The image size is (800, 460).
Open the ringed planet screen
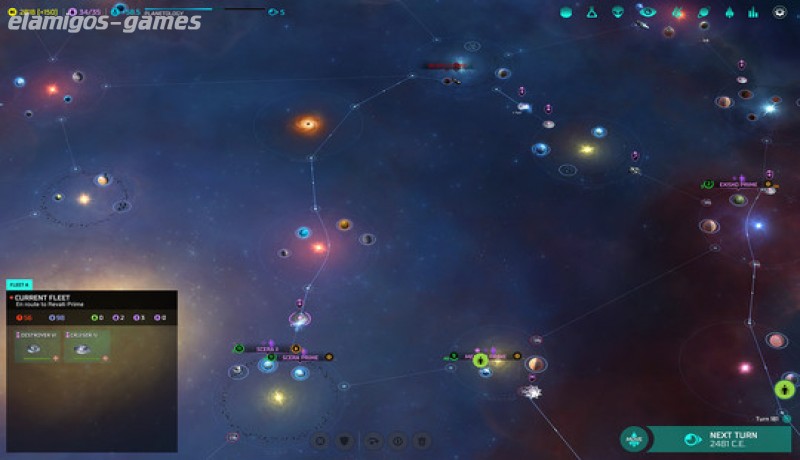click(x=703, y=12)
